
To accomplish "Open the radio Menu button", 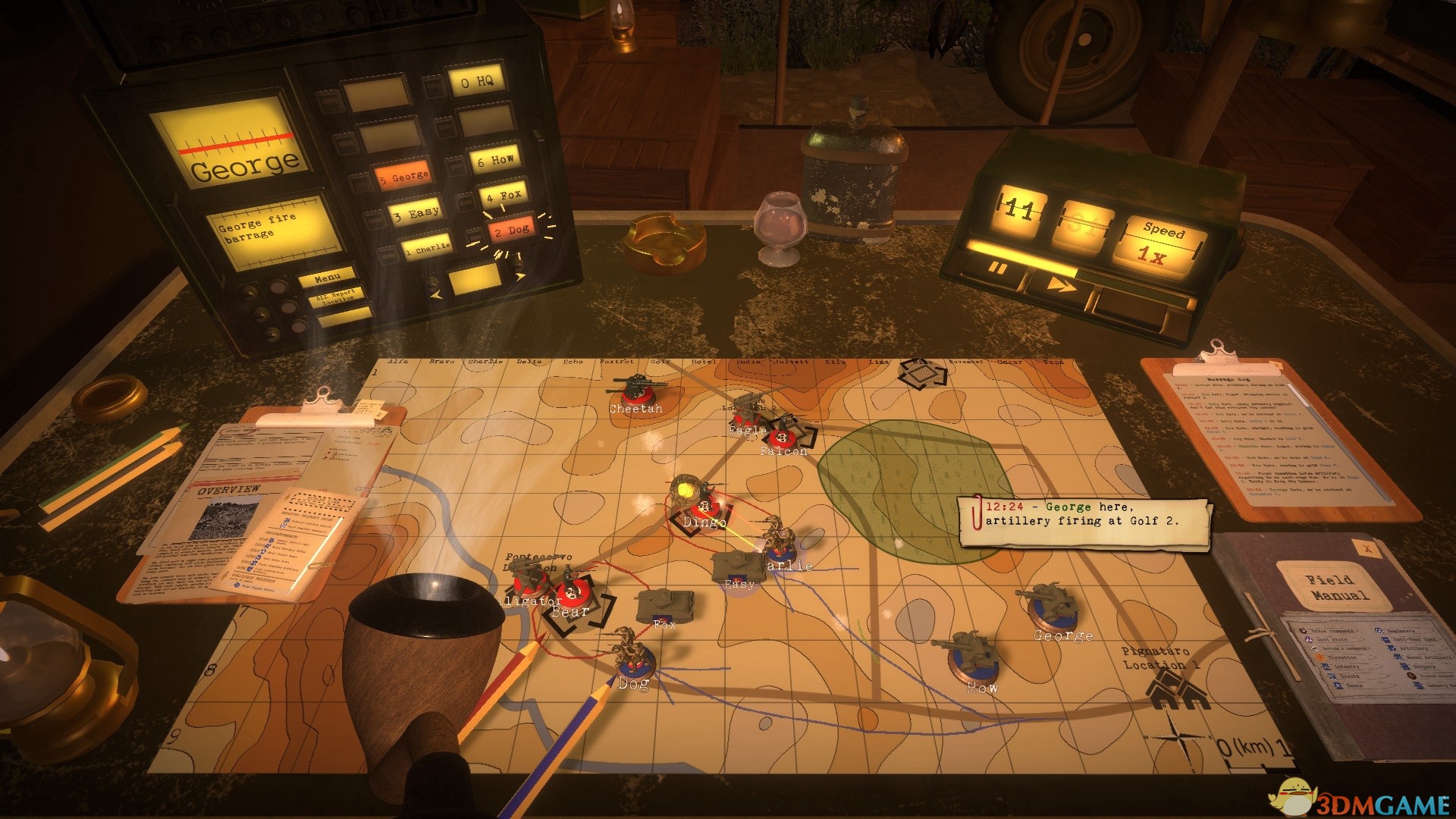I will pos(327,278).
